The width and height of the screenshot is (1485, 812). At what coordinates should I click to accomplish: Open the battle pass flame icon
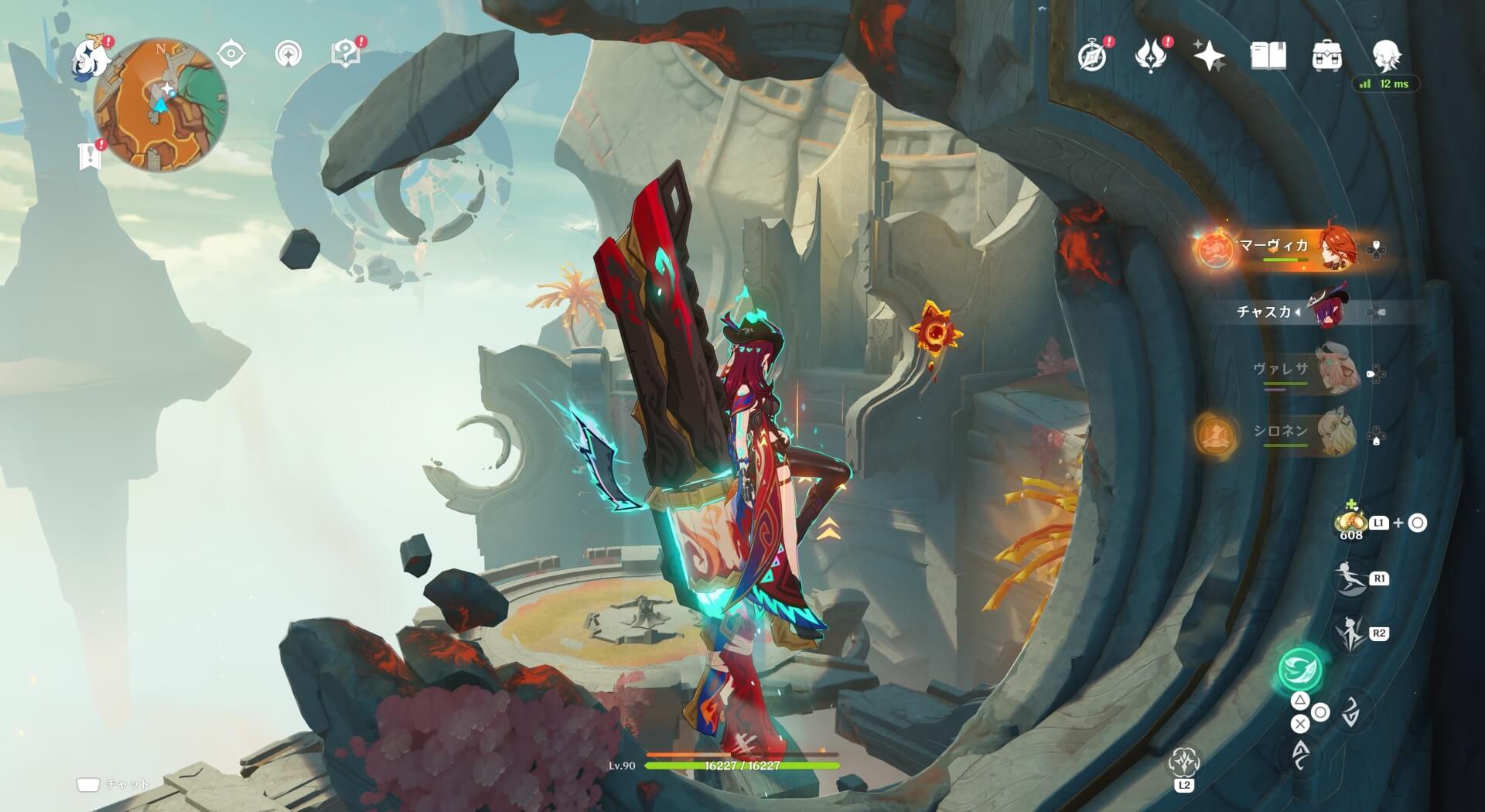(1151, 56)
